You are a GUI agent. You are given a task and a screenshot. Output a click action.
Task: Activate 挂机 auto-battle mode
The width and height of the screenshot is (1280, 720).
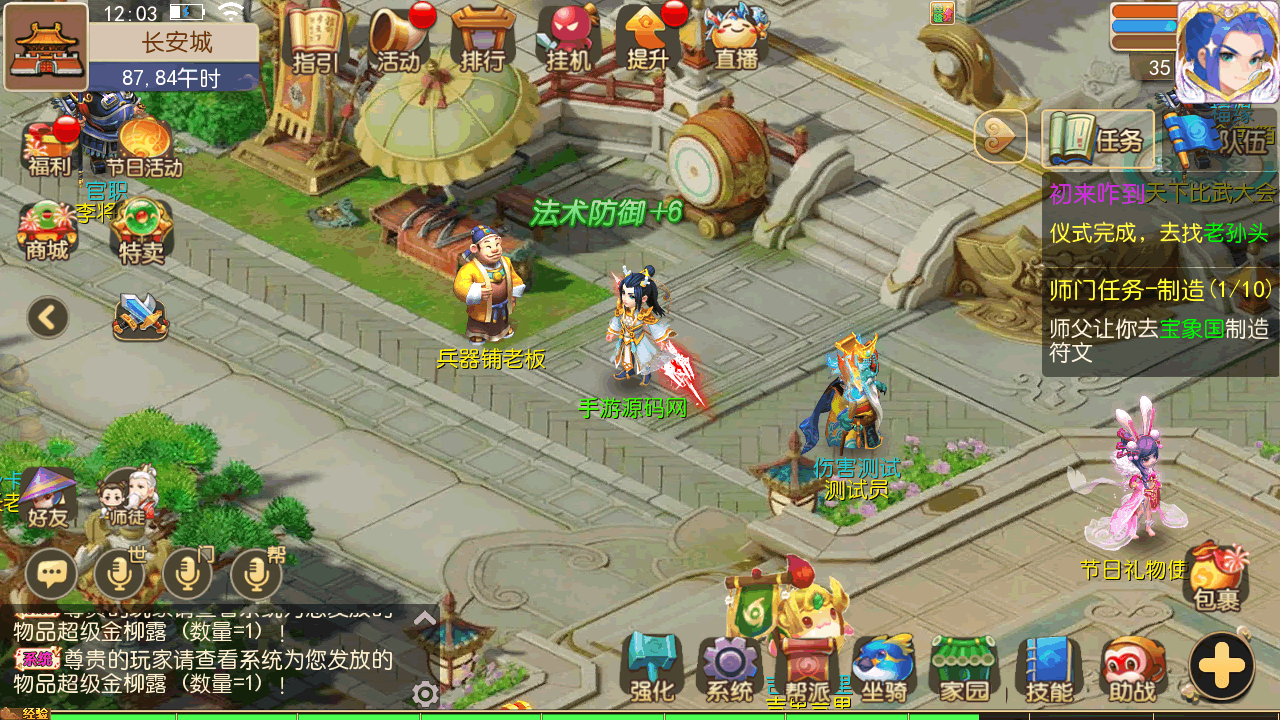568,38
